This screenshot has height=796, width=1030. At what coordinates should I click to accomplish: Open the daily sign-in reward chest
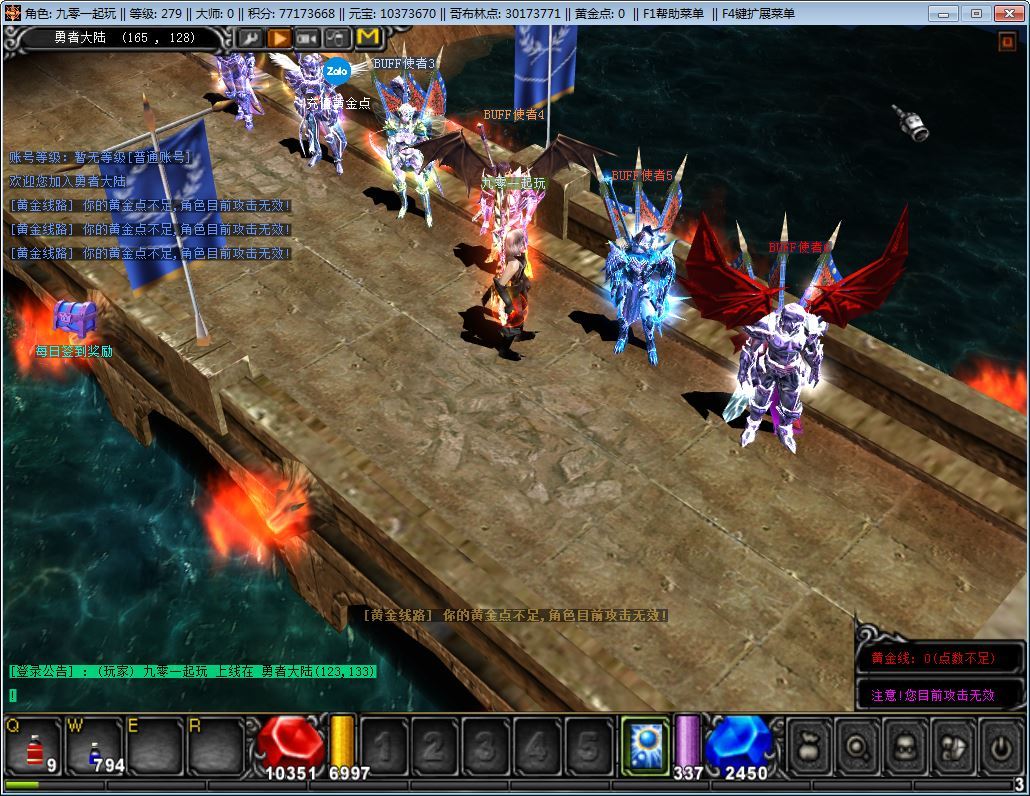(x=72, y=318)
